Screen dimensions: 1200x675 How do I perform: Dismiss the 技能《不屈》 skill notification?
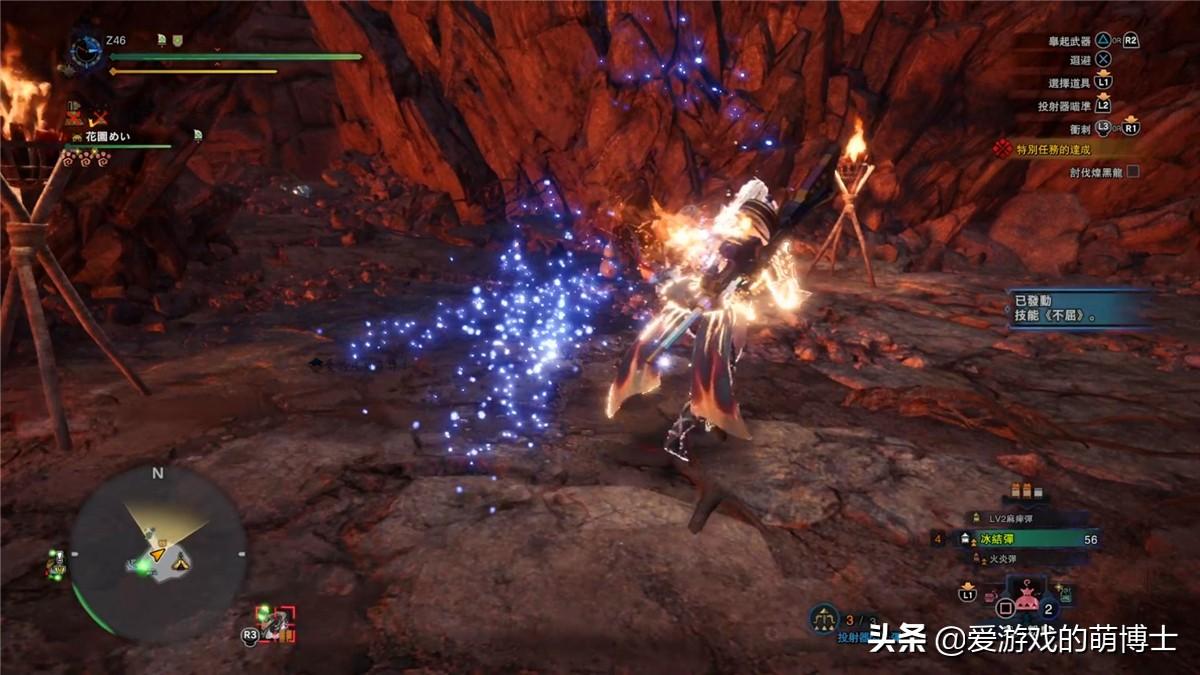[x=1078, y=309]
